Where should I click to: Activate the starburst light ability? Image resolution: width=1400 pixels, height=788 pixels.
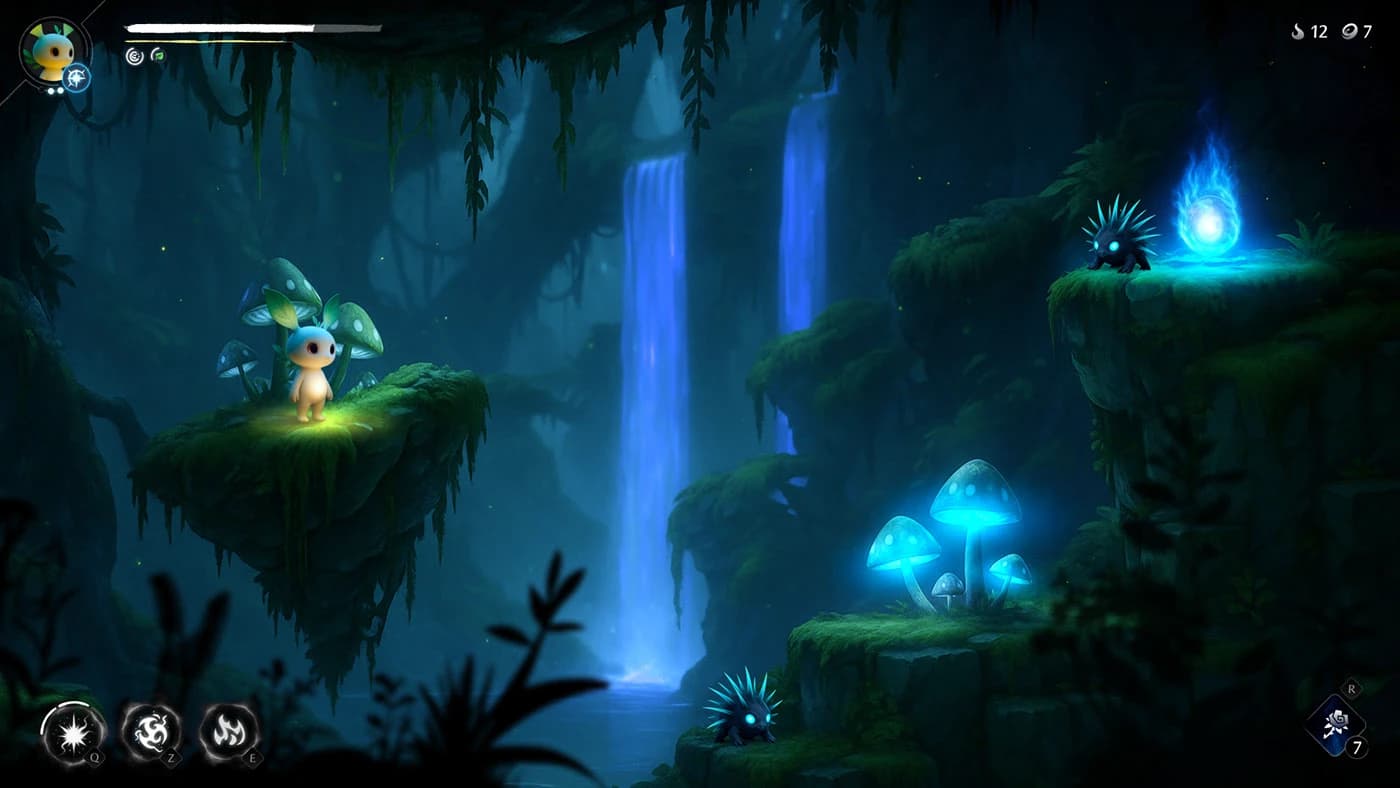click(x=72, y=732)
